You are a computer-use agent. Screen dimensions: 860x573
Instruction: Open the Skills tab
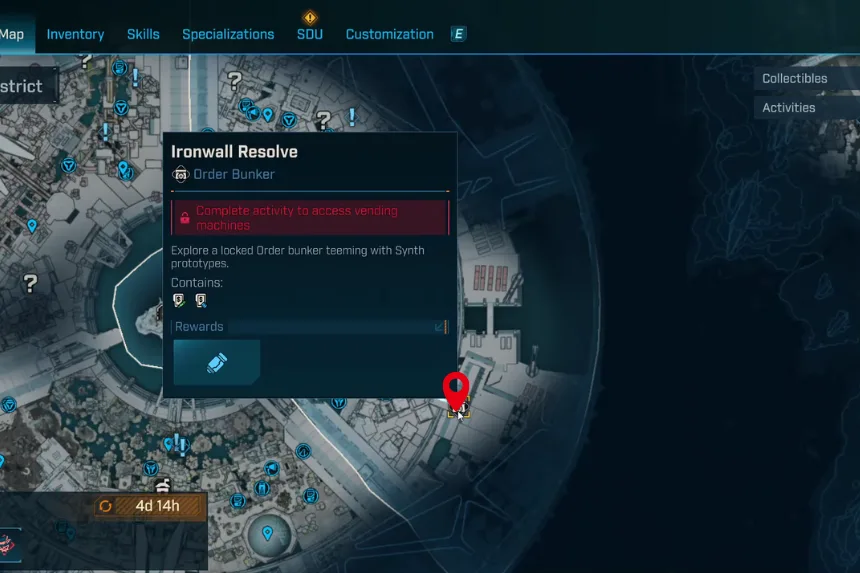point(143,34)
